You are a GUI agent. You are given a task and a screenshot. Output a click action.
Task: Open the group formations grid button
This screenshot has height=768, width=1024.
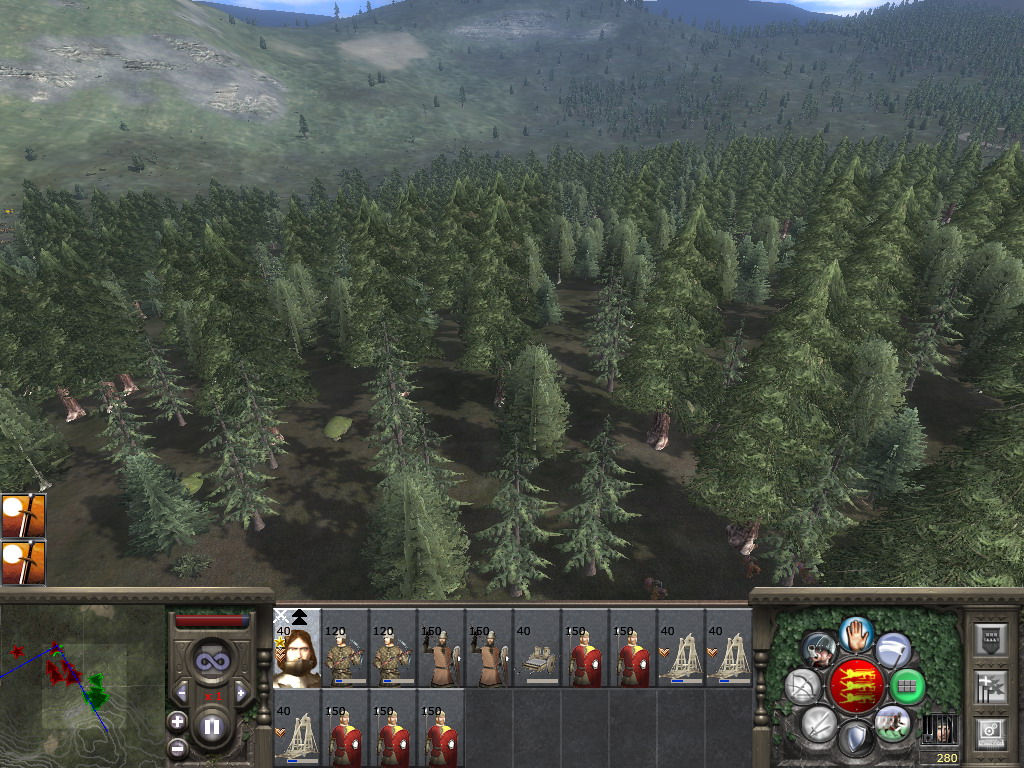(907, 686)
